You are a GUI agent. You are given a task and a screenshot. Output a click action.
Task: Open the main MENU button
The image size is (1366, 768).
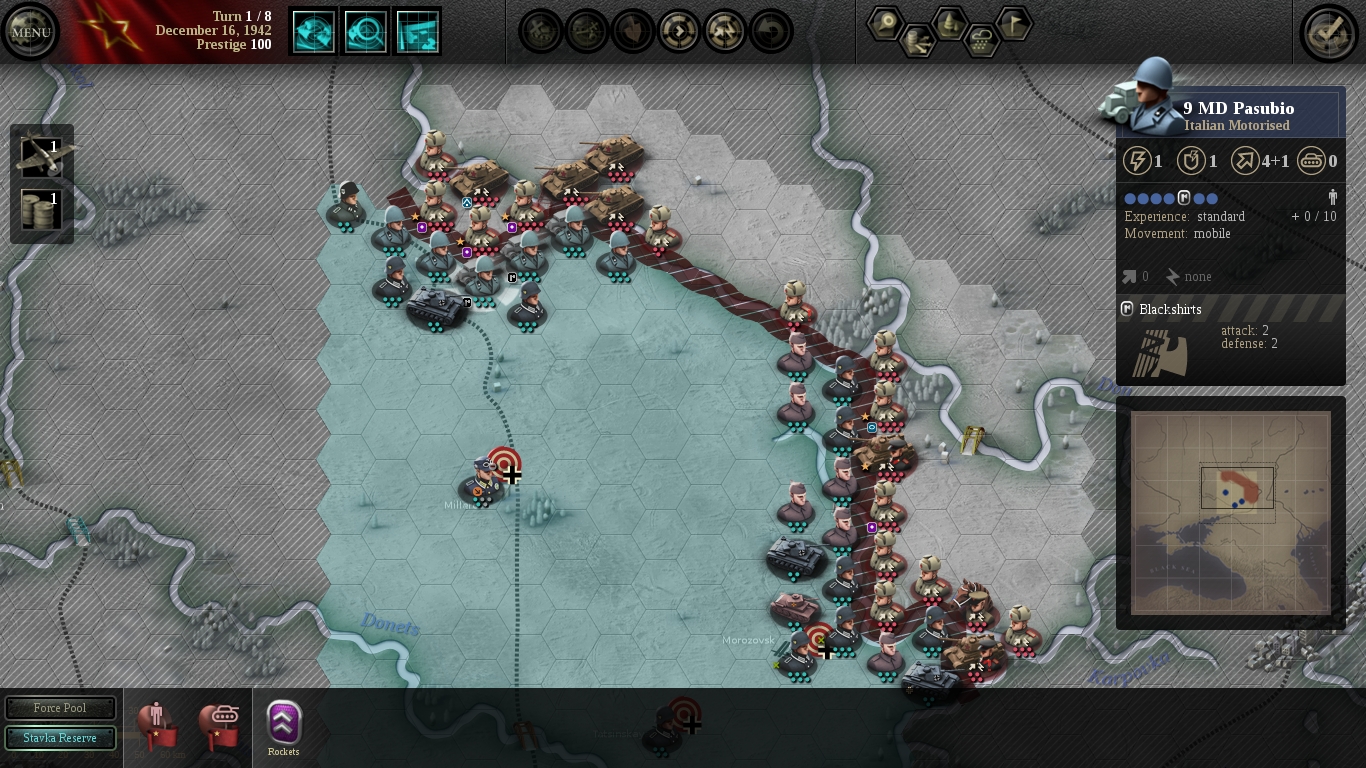click(x=30, y=32)
